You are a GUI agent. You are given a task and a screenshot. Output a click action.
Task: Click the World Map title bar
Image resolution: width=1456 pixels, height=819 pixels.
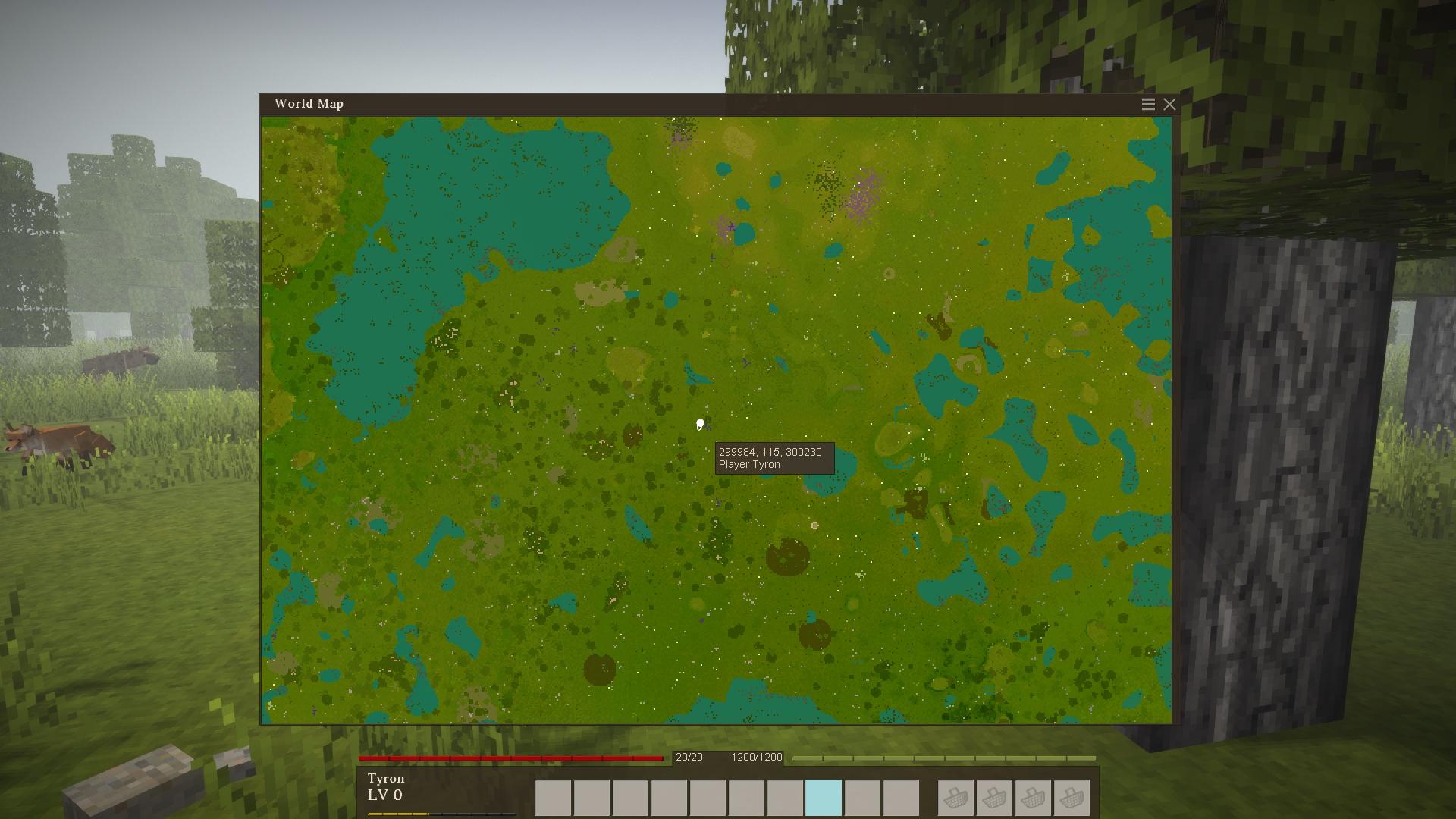(682, 104)
